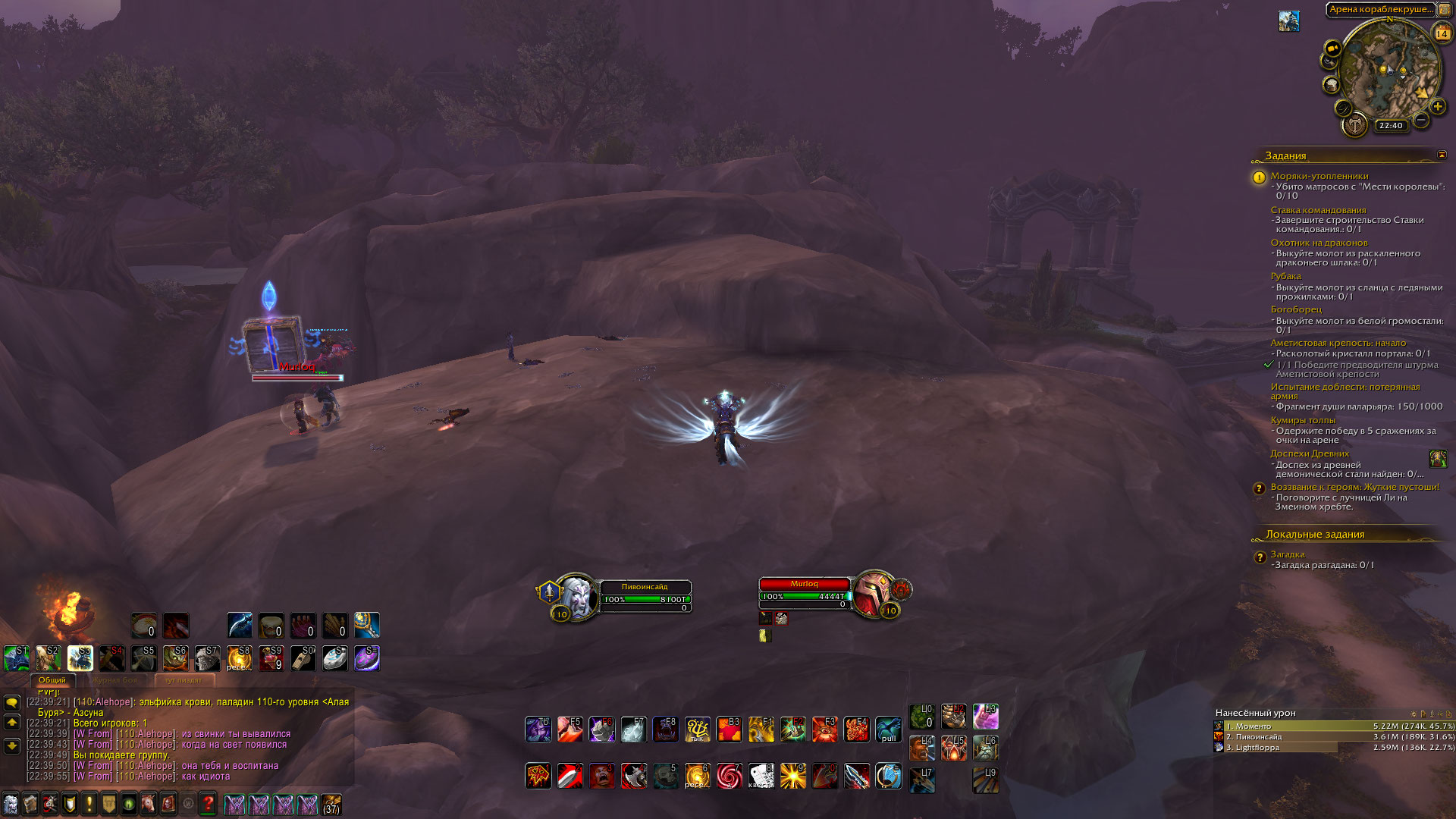
Task: Collapse the Задания quest tracker
Action: tap(1442, 155)
